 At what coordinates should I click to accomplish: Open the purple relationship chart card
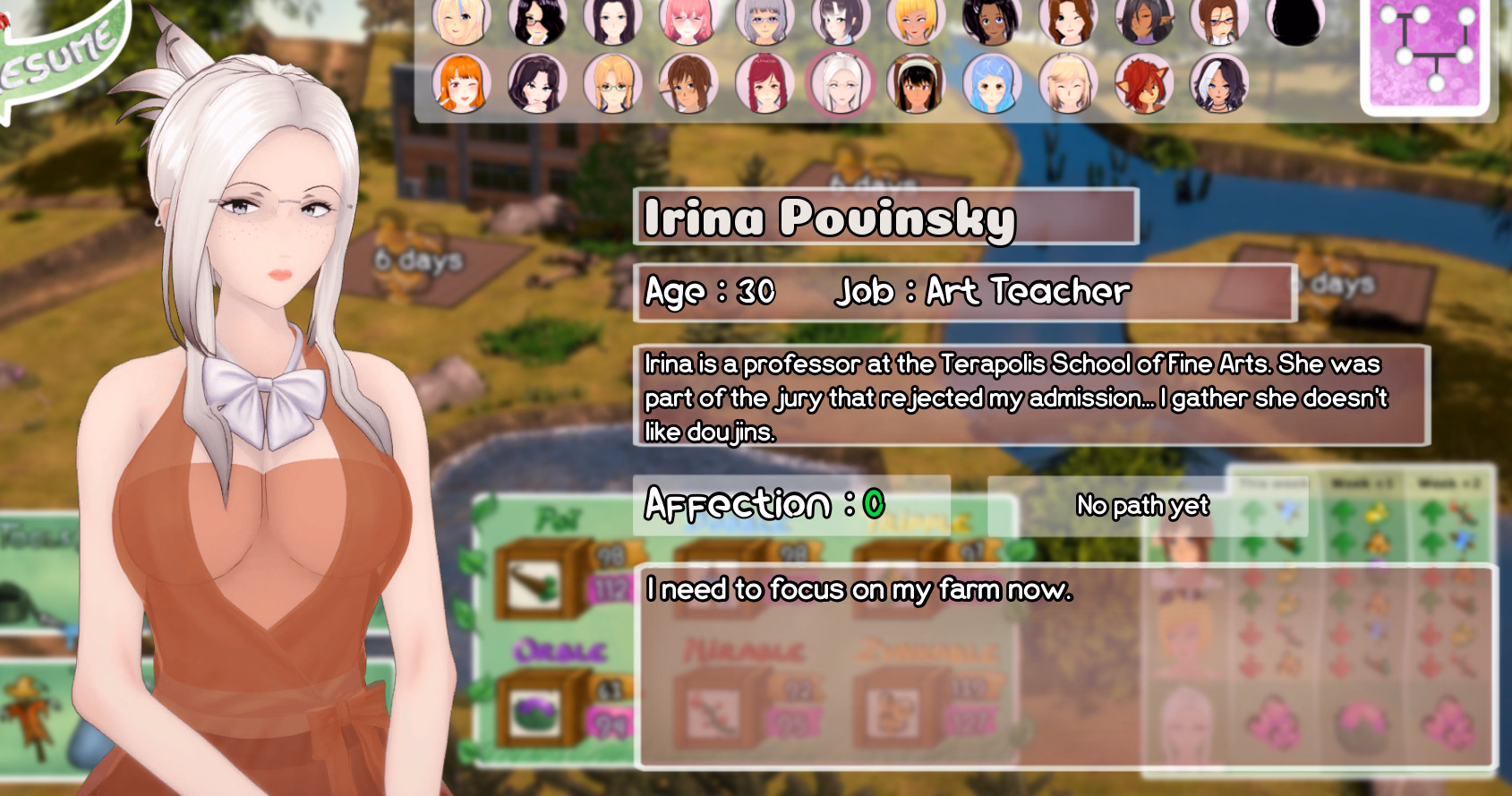tap(1429, 54)
